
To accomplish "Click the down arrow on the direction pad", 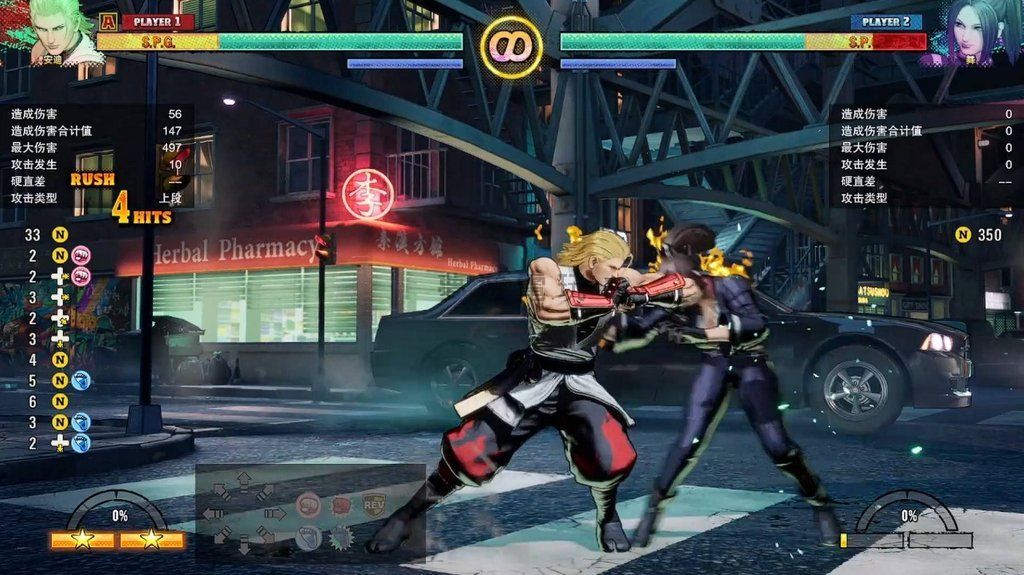I will tap(243, 546).
